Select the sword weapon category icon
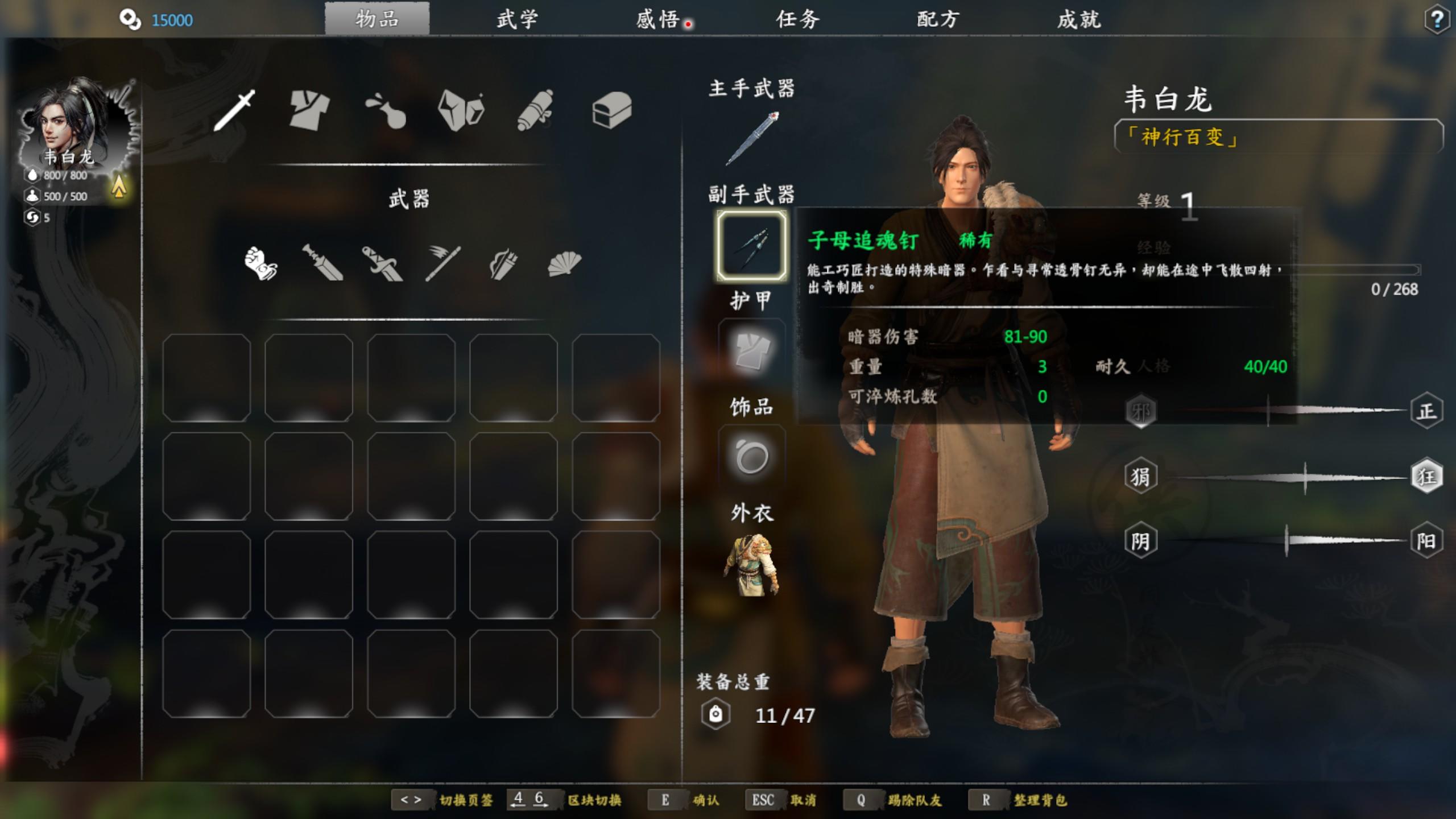The height and width of the screenshot is (819, 1456). 234,110
